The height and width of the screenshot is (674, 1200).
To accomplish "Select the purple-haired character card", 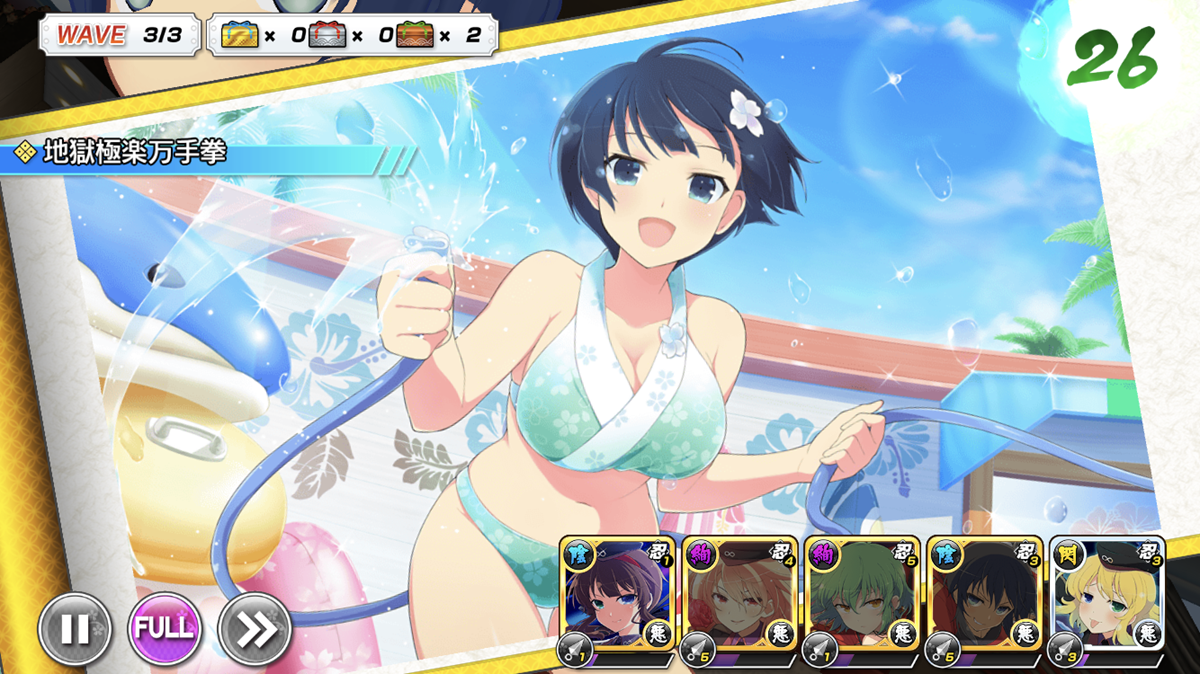I will pyautogui.click(x=616, y=596).
